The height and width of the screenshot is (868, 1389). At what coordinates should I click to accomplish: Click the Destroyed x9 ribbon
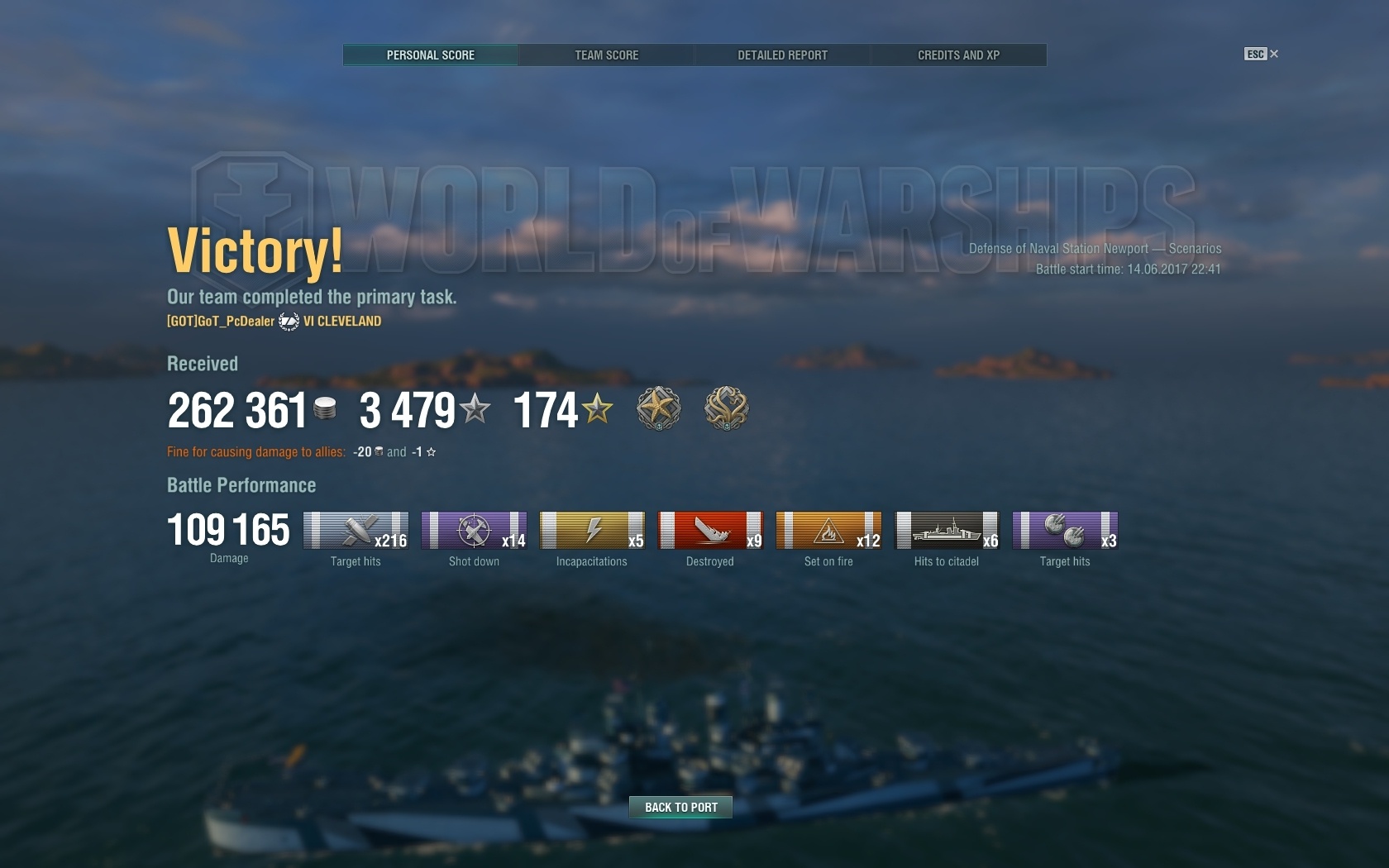coord(710,531)
